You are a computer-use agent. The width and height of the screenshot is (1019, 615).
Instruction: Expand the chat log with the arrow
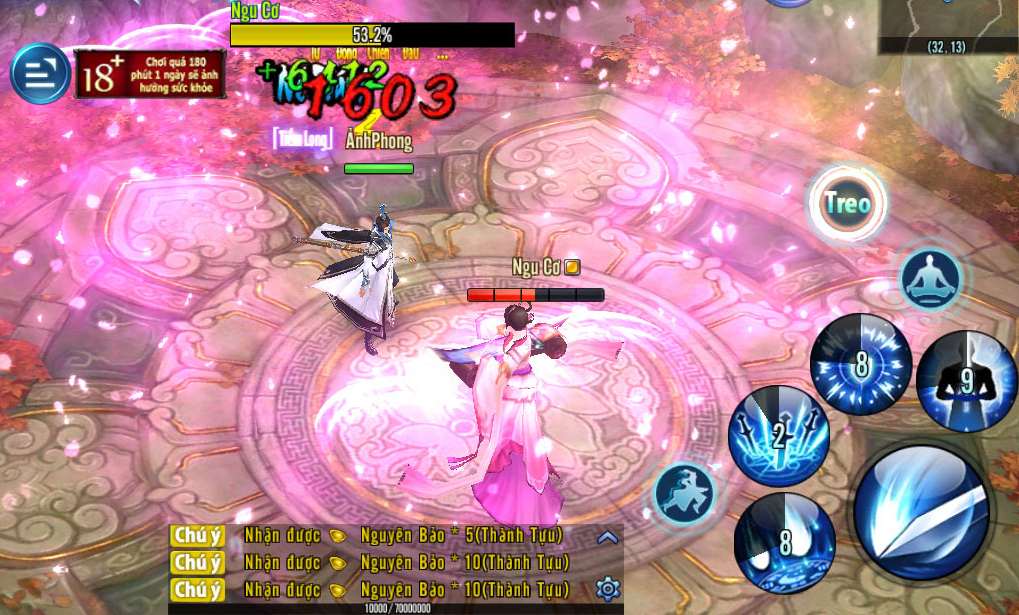point(607,538)
